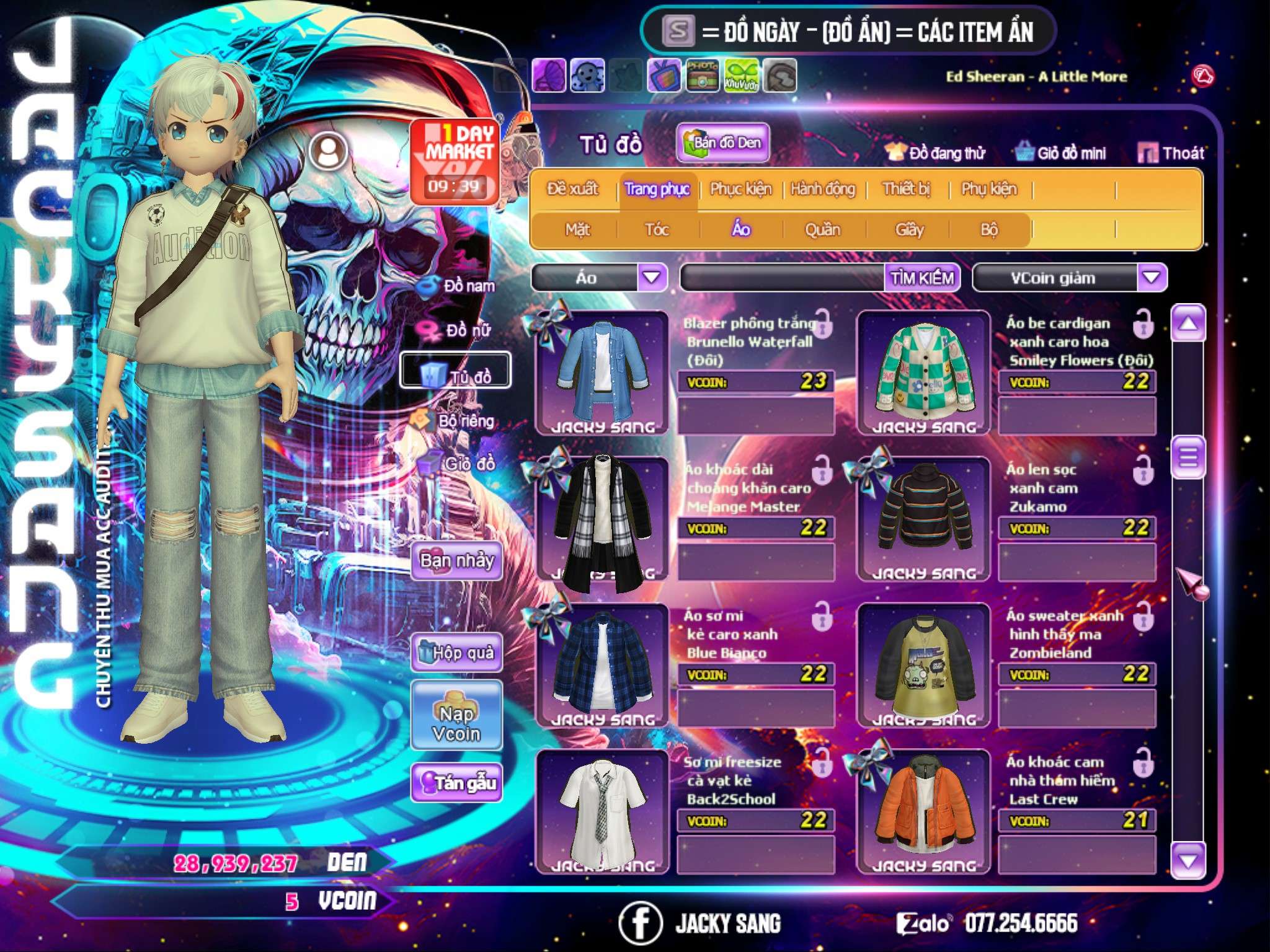Open the Áo category dropdown

point(652,277)
